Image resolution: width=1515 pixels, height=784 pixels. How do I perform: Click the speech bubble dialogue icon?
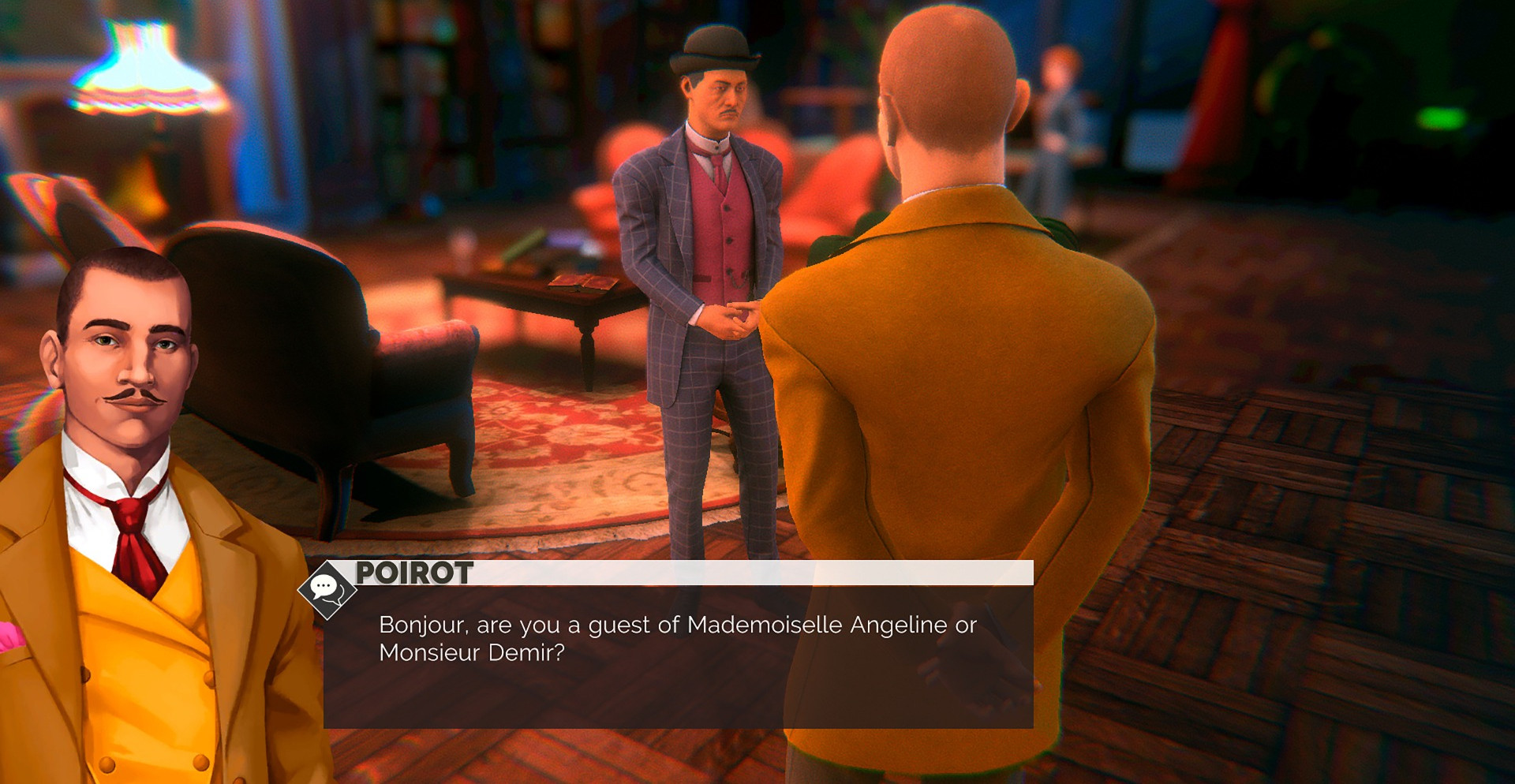[326, 588]
